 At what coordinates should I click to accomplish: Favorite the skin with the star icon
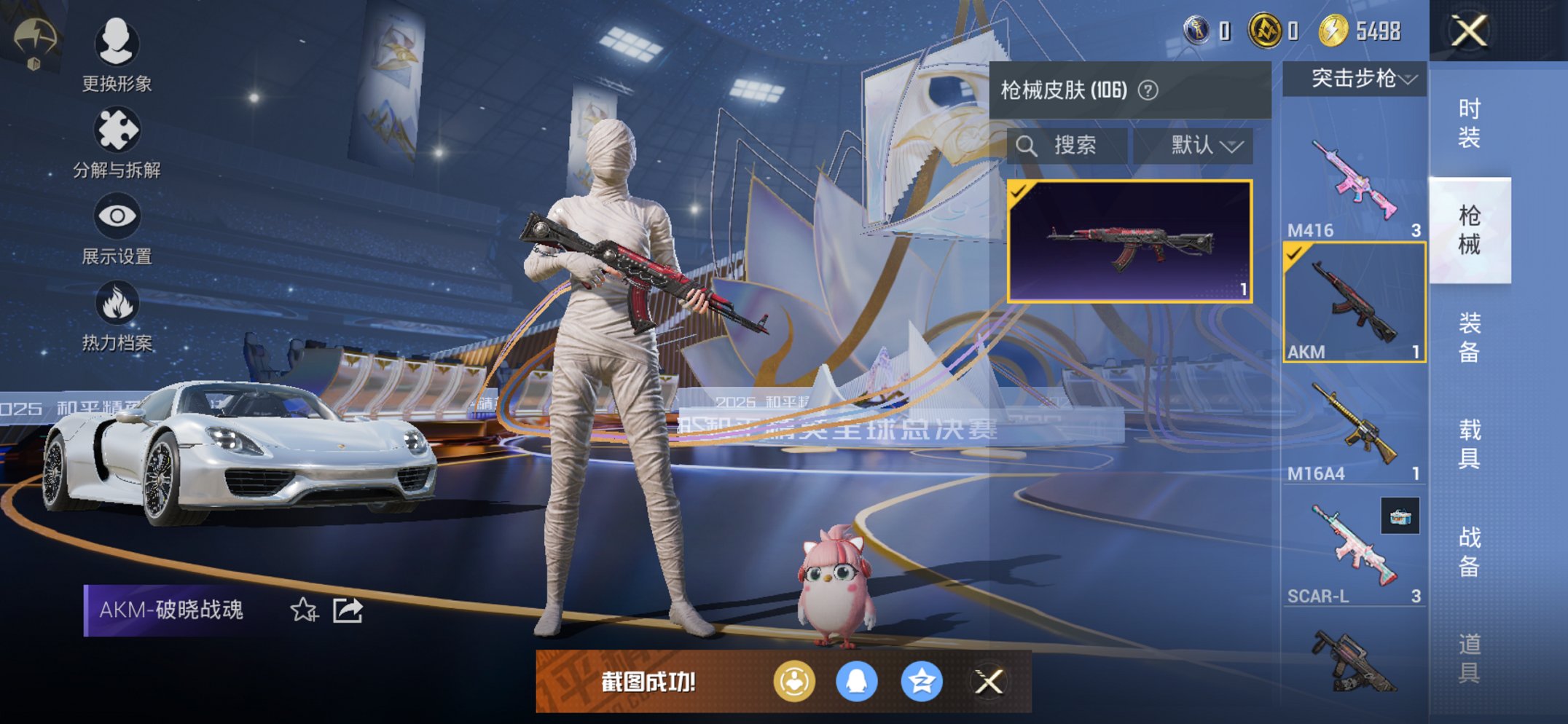[x=304, y=610]
